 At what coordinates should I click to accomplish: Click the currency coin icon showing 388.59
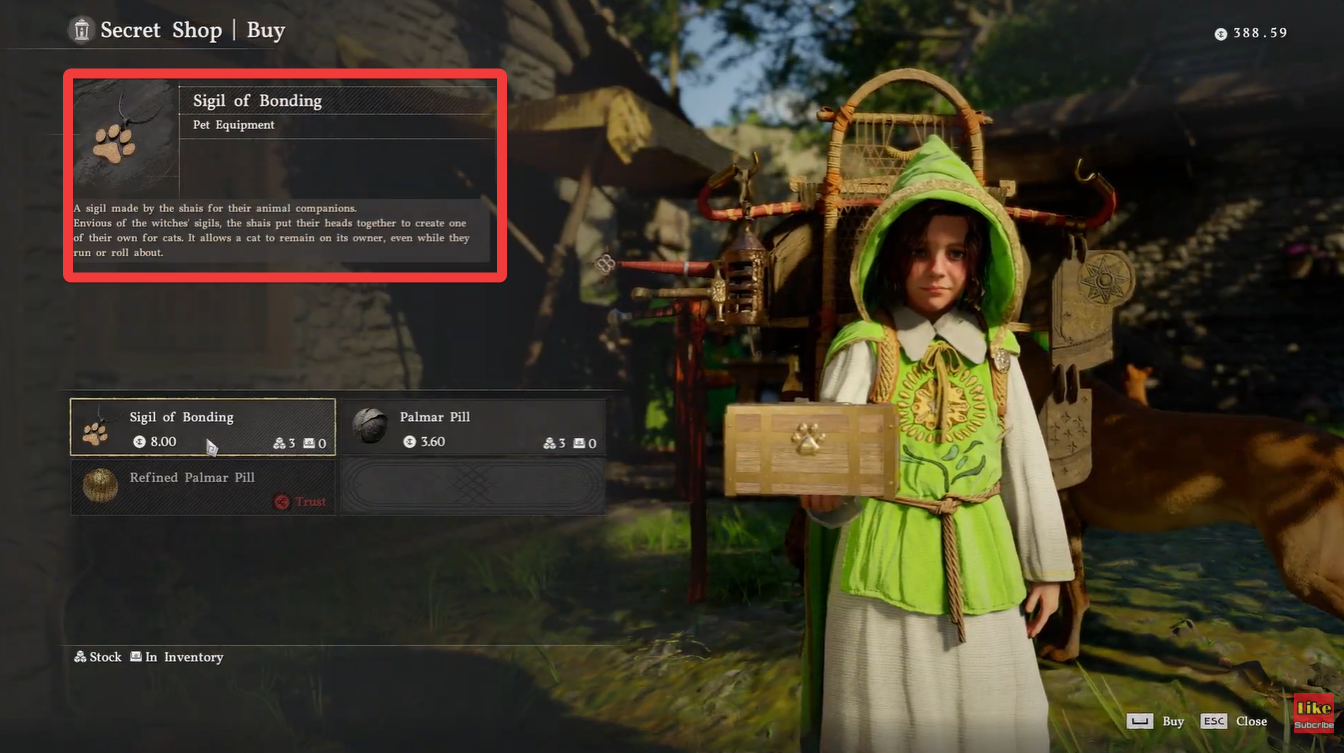pos(1220,33)
